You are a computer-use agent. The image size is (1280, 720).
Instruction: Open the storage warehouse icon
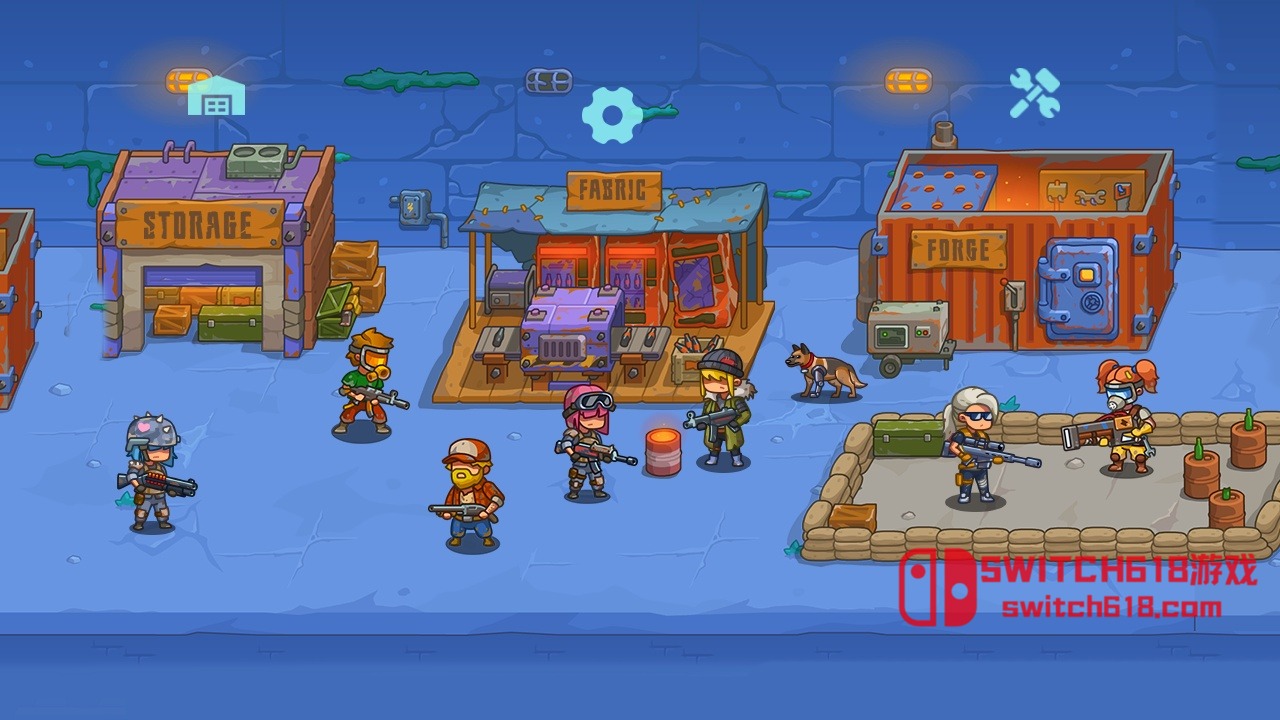[216, 97]
